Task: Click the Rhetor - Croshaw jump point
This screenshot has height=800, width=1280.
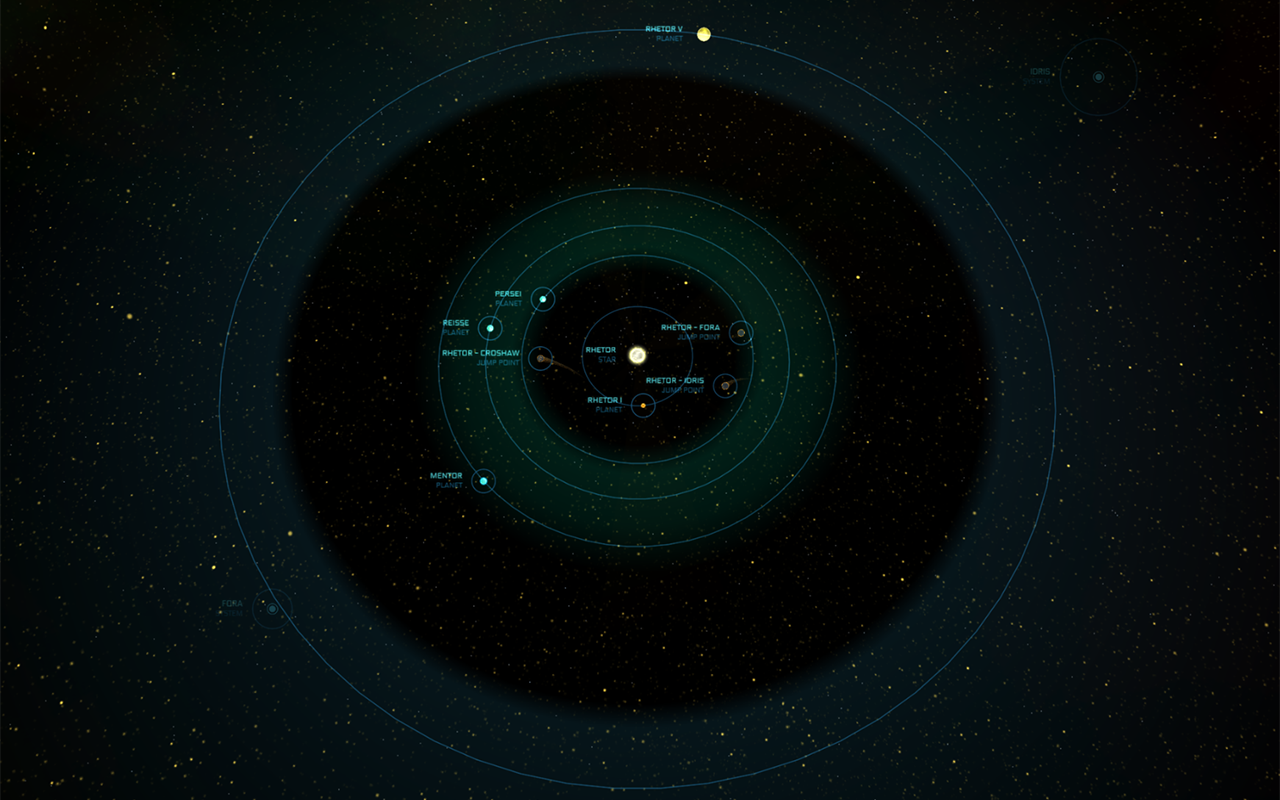Action: pyautogui.click(x=540, y=357)
